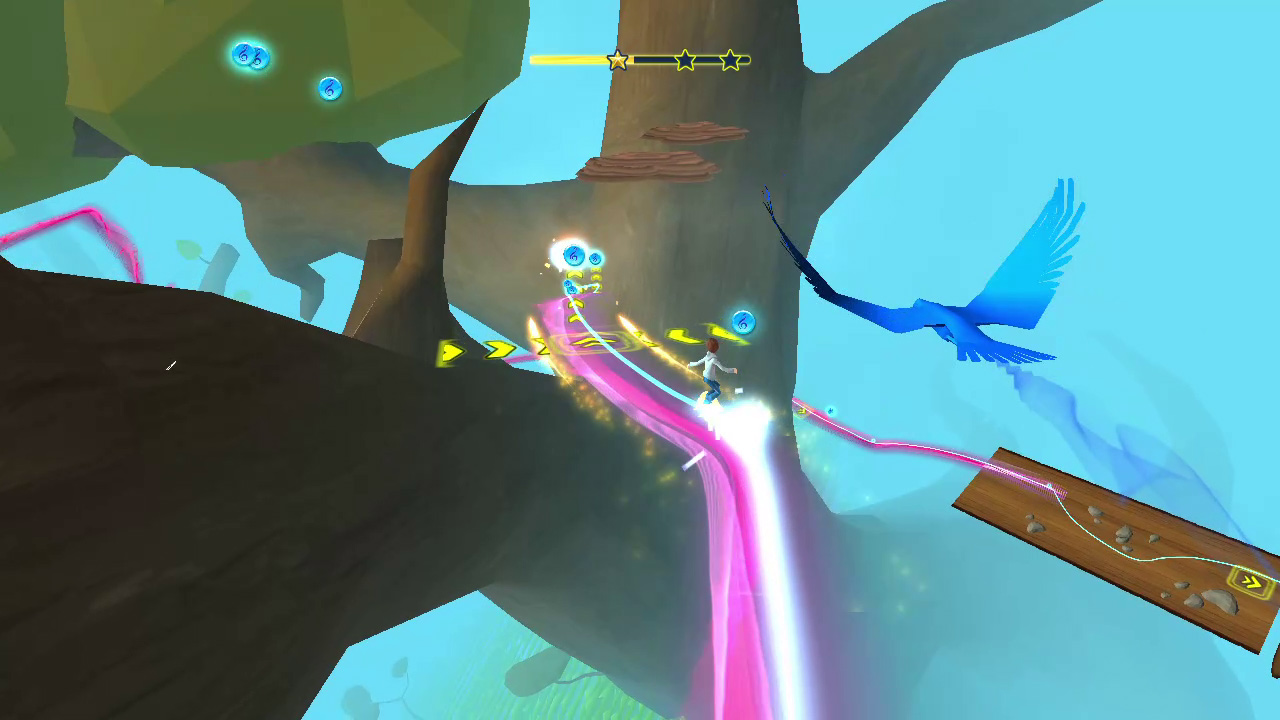This screenshot has height=720, width=1280.
Task: Collect the large music note orb above the trail
Action: click(574, 254)
